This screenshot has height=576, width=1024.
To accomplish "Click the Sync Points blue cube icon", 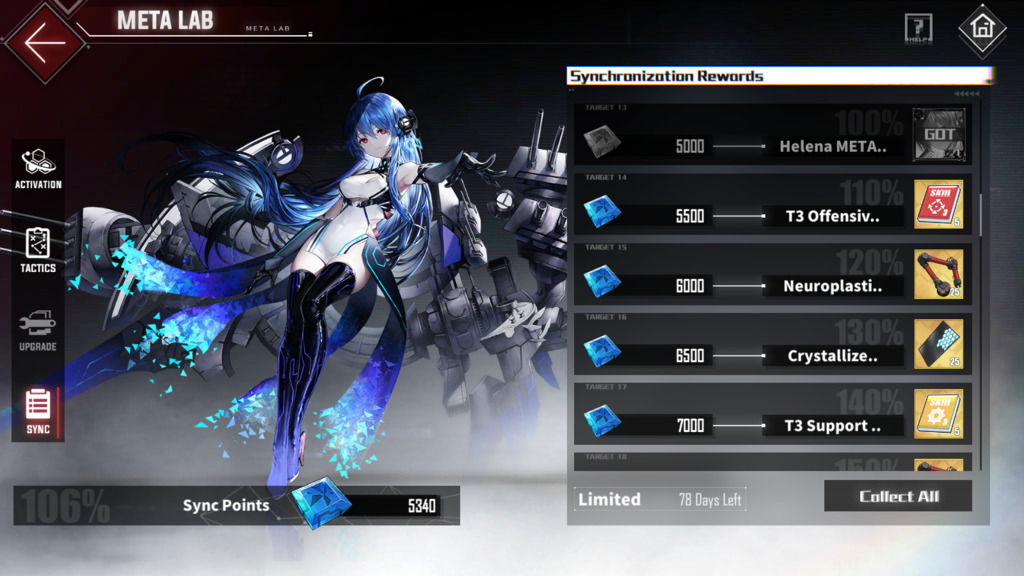I will point(322,502).
